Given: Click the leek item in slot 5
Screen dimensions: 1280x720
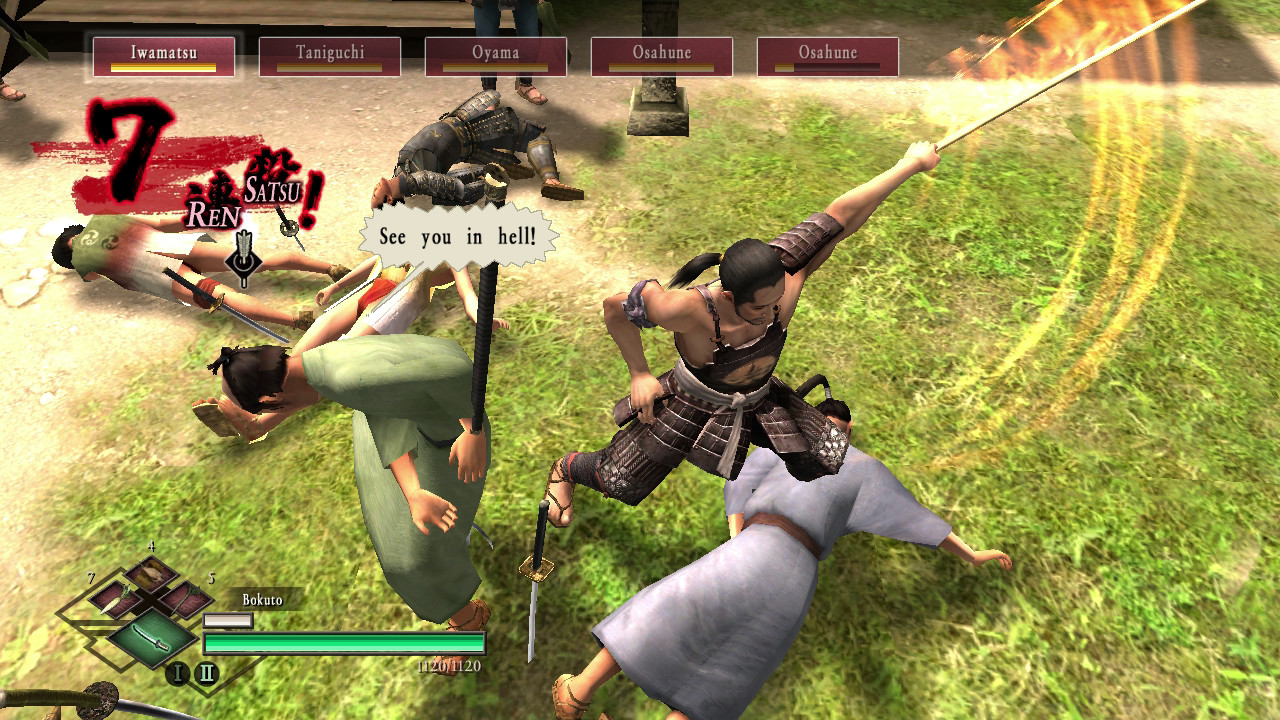Looking at the screenshot, I should coord(186,600).
